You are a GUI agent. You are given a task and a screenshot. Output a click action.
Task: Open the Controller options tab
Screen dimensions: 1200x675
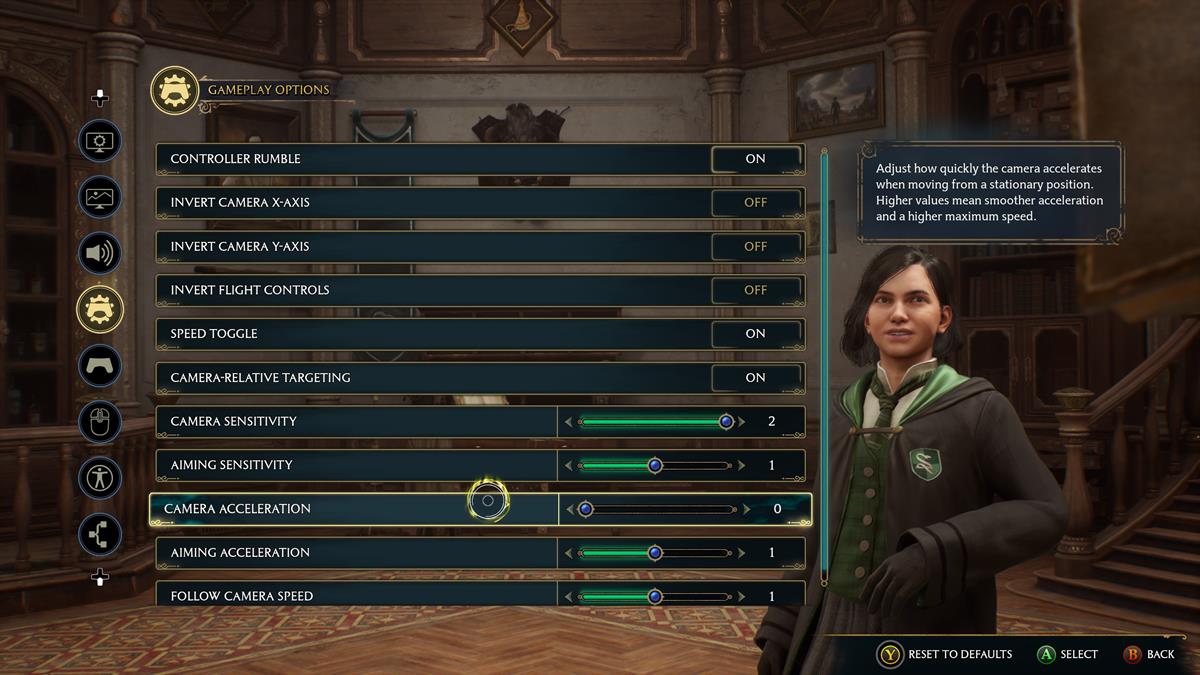pos(100,365)
